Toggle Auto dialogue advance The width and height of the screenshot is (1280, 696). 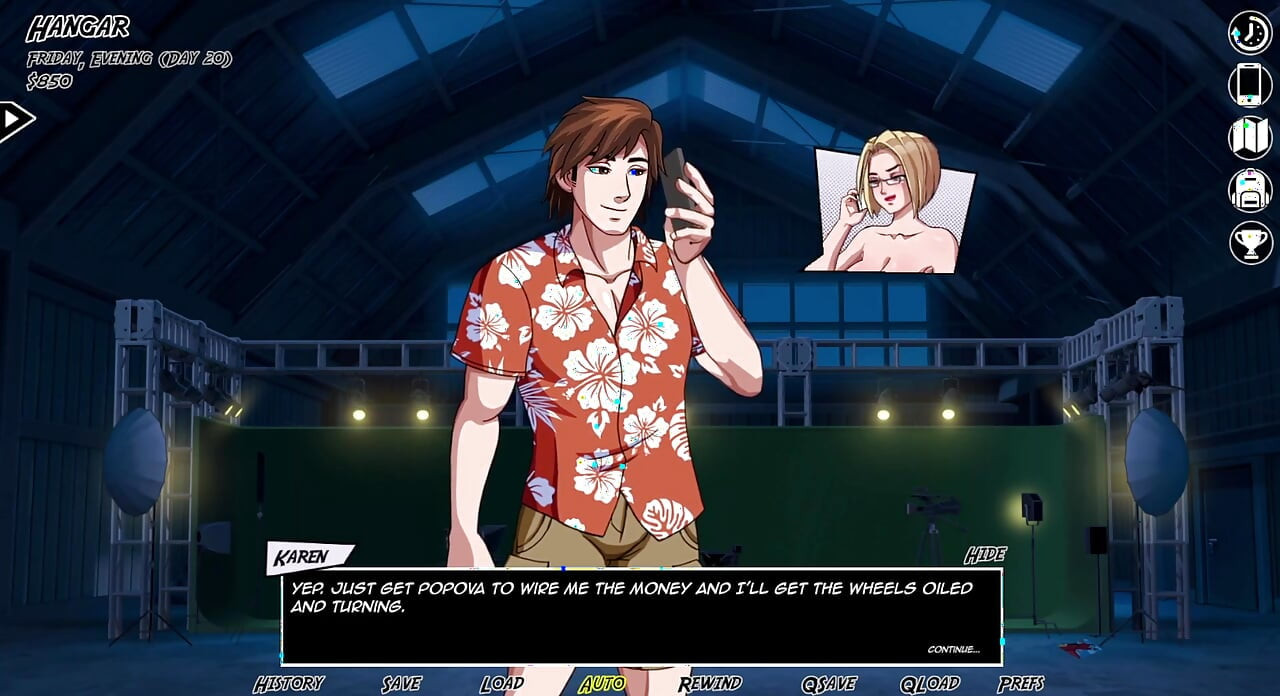pos(602,684)
